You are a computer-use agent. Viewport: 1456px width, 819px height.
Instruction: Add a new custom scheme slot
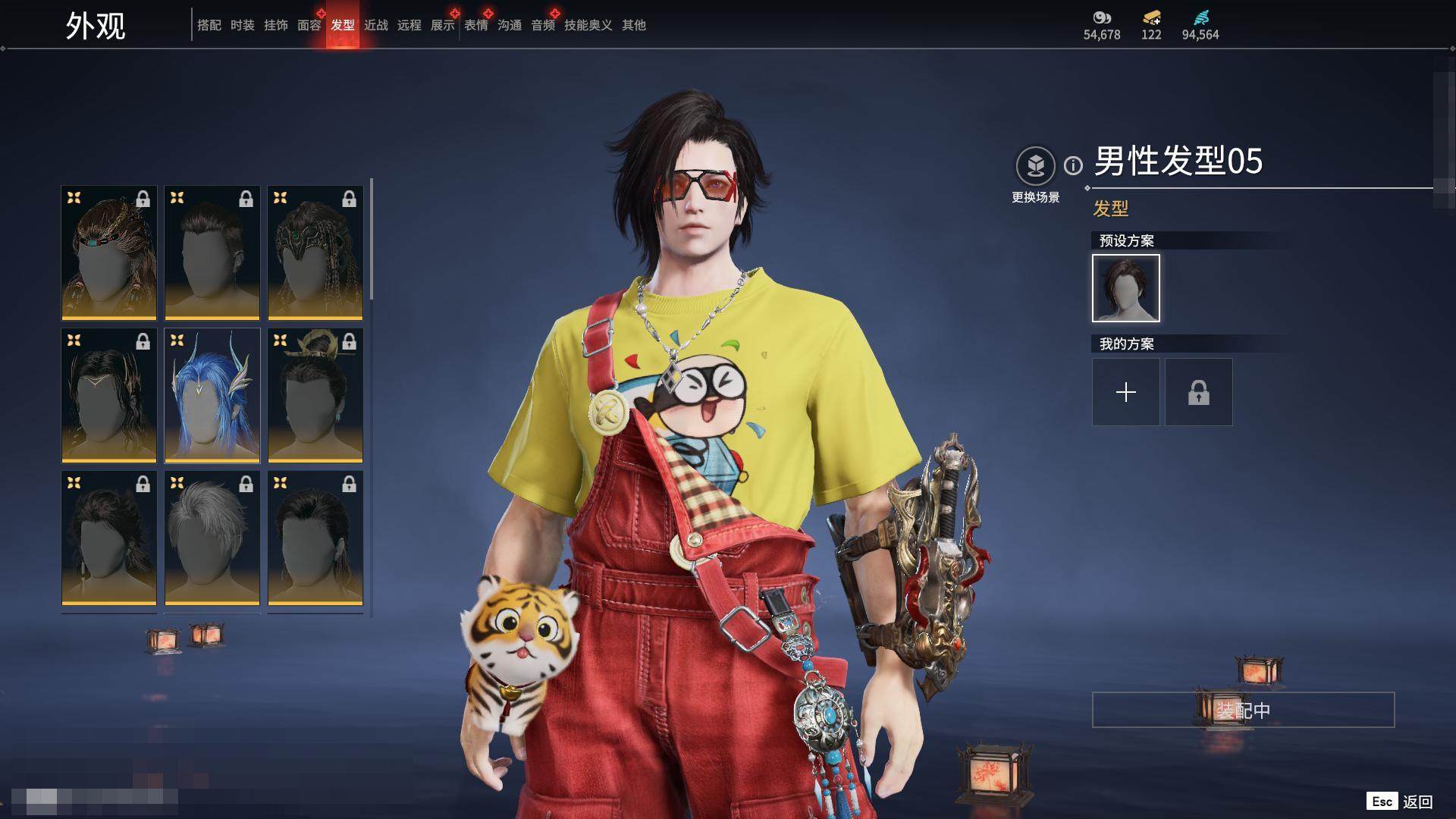click(1126, 392)
